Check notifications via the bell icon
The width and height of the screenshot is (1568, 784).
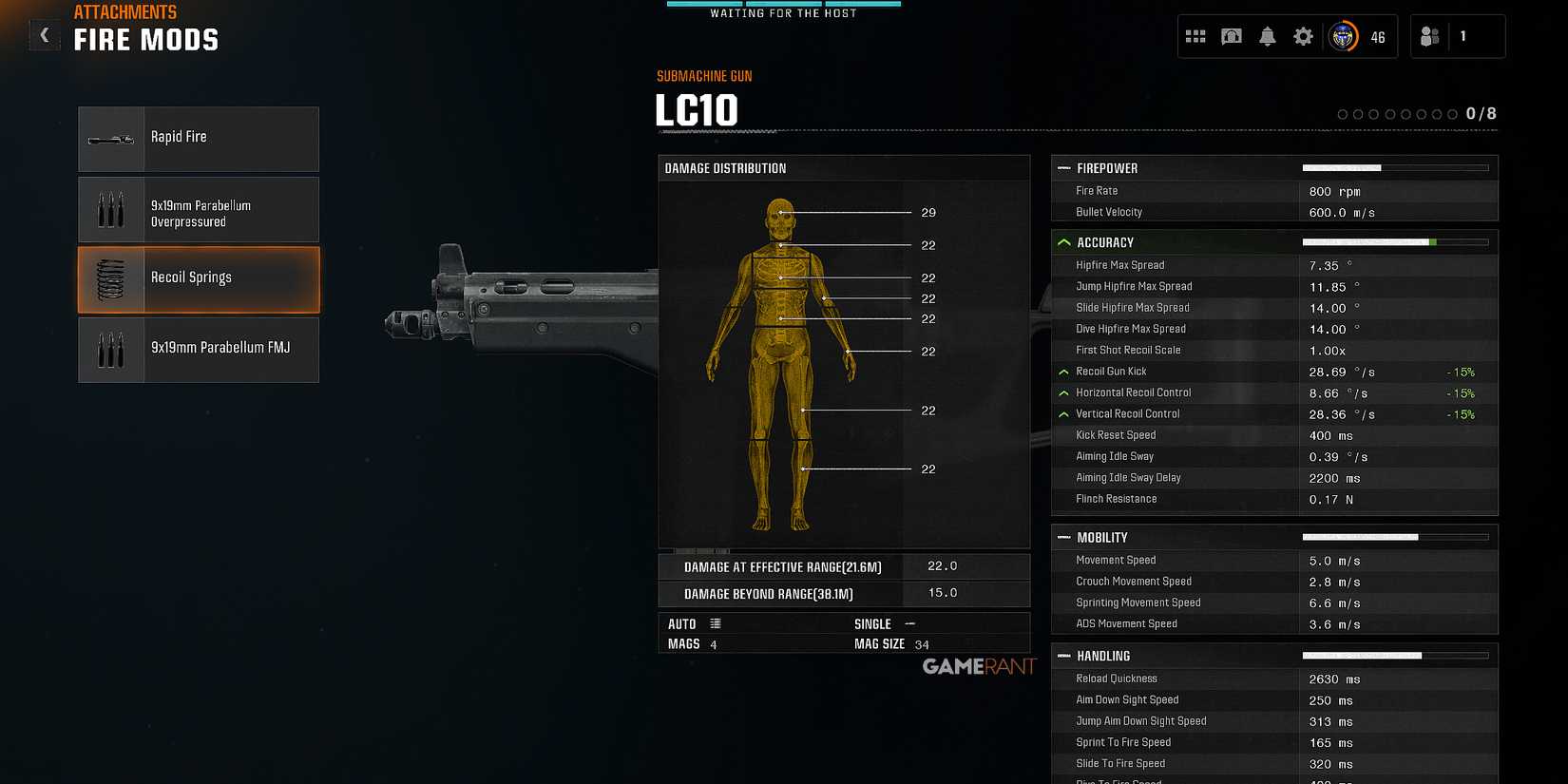(1268, 35)
